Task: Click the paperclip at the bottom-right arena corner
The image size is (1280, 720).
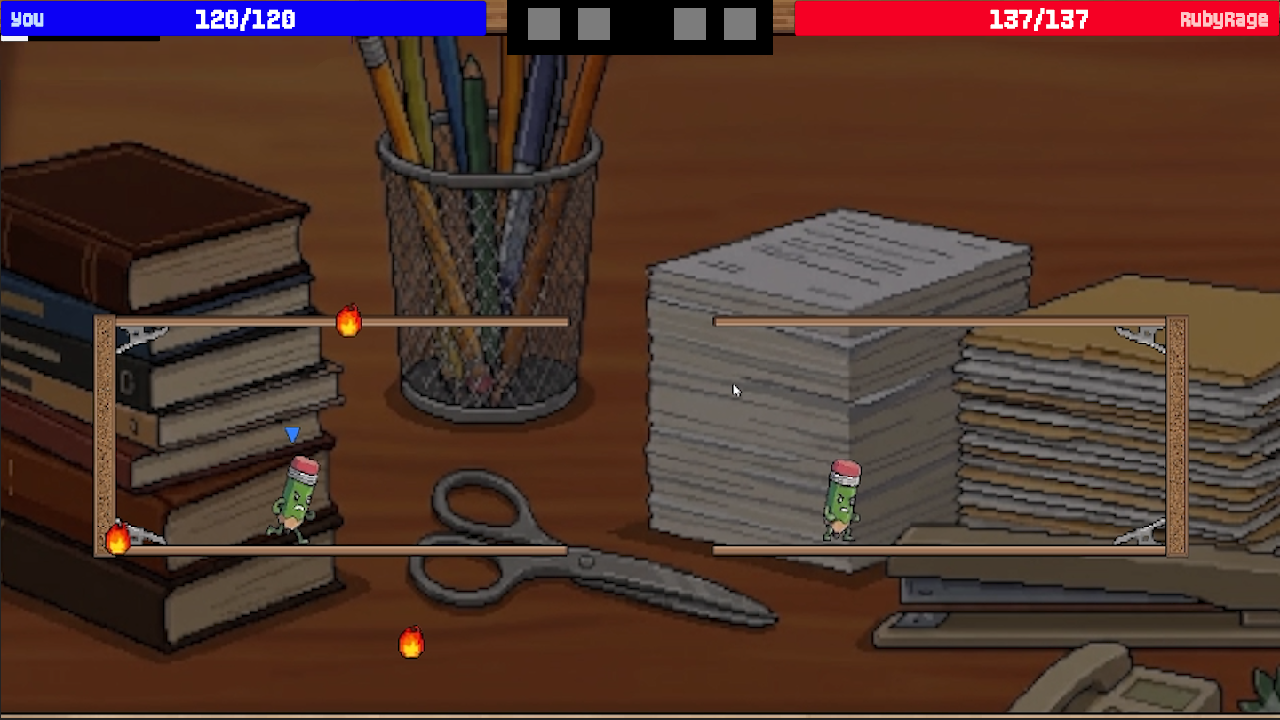Action: coord(1140,533)
